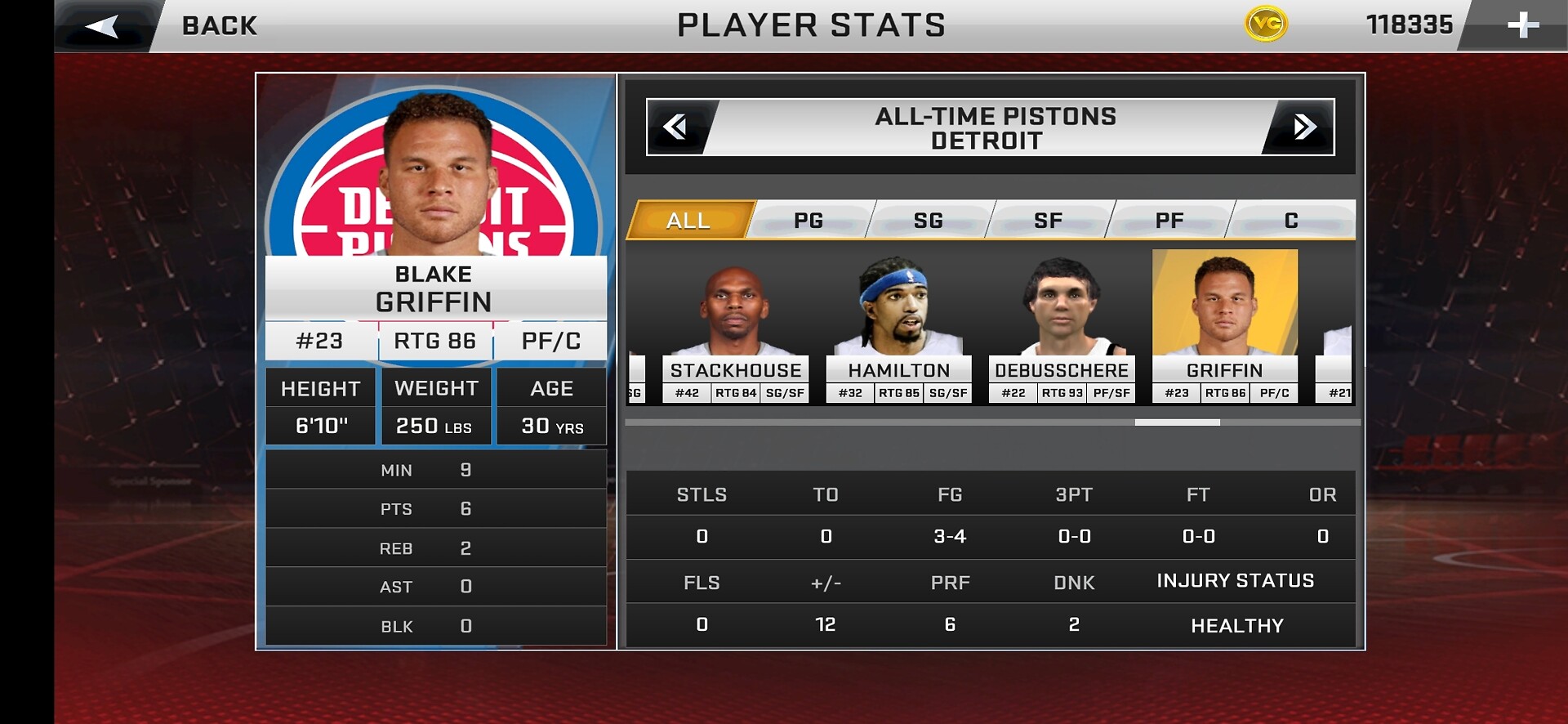View the DeBusschere player card
The image size is (1568, 724).
click(1062, 327)
